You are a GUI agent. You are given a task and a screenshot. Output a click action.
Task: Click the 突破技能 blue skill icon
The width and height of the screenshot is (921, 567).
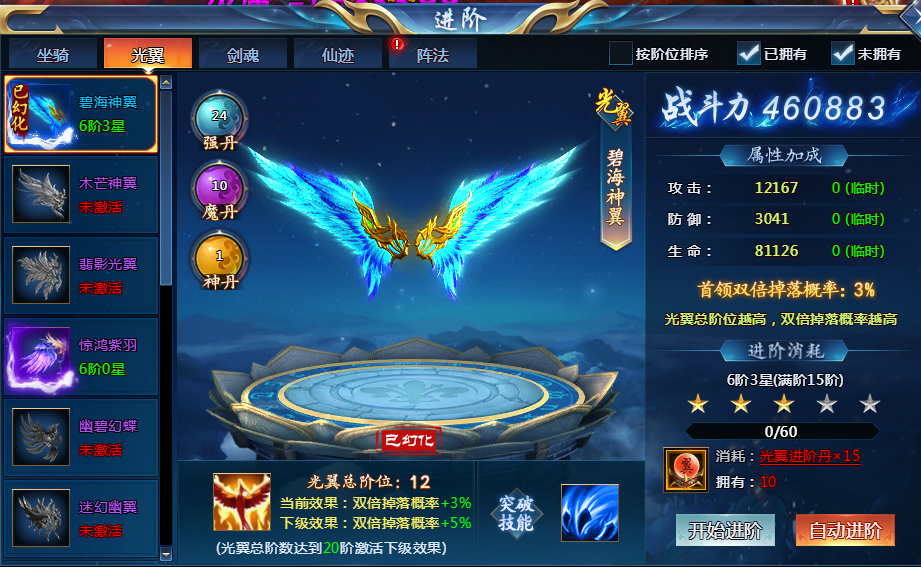tap(589, 512)
